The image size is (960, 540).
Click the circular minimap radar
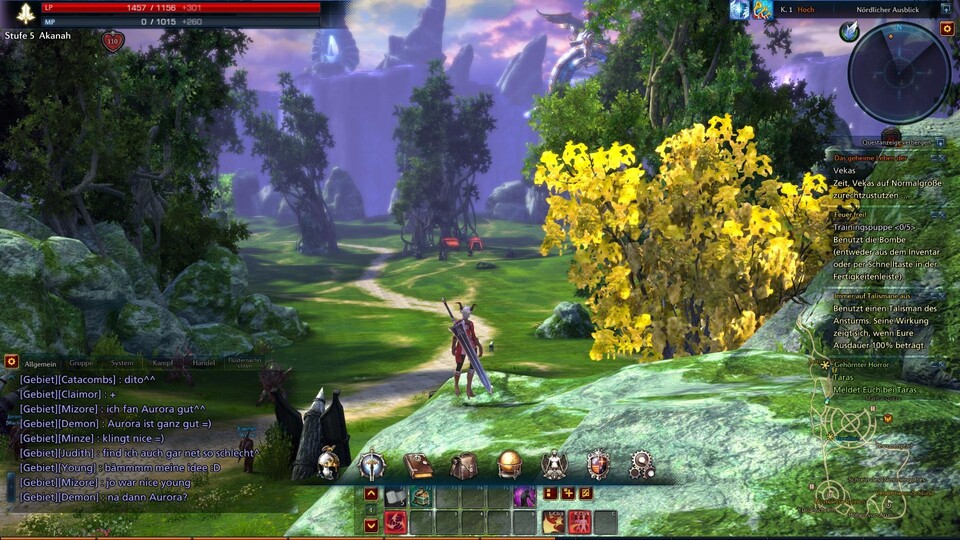click(898, 72)
